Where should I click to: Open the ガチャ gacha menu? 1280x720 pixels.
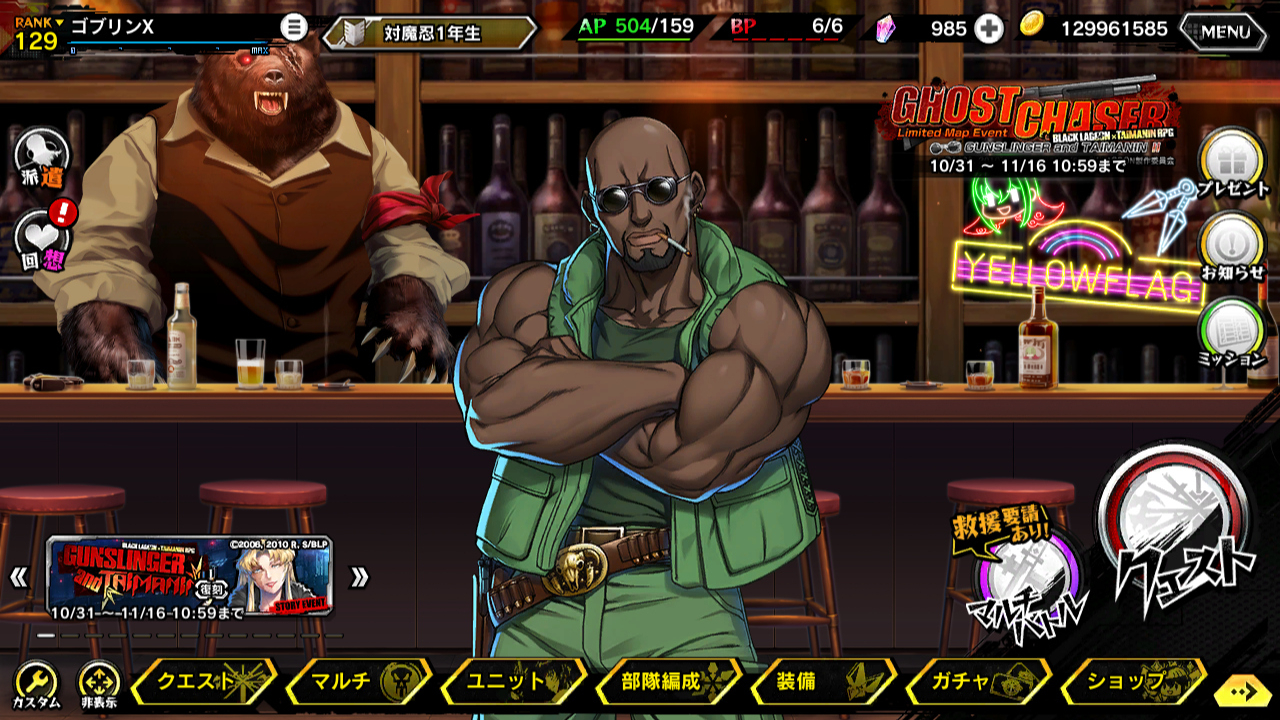[x=977, y=682]
